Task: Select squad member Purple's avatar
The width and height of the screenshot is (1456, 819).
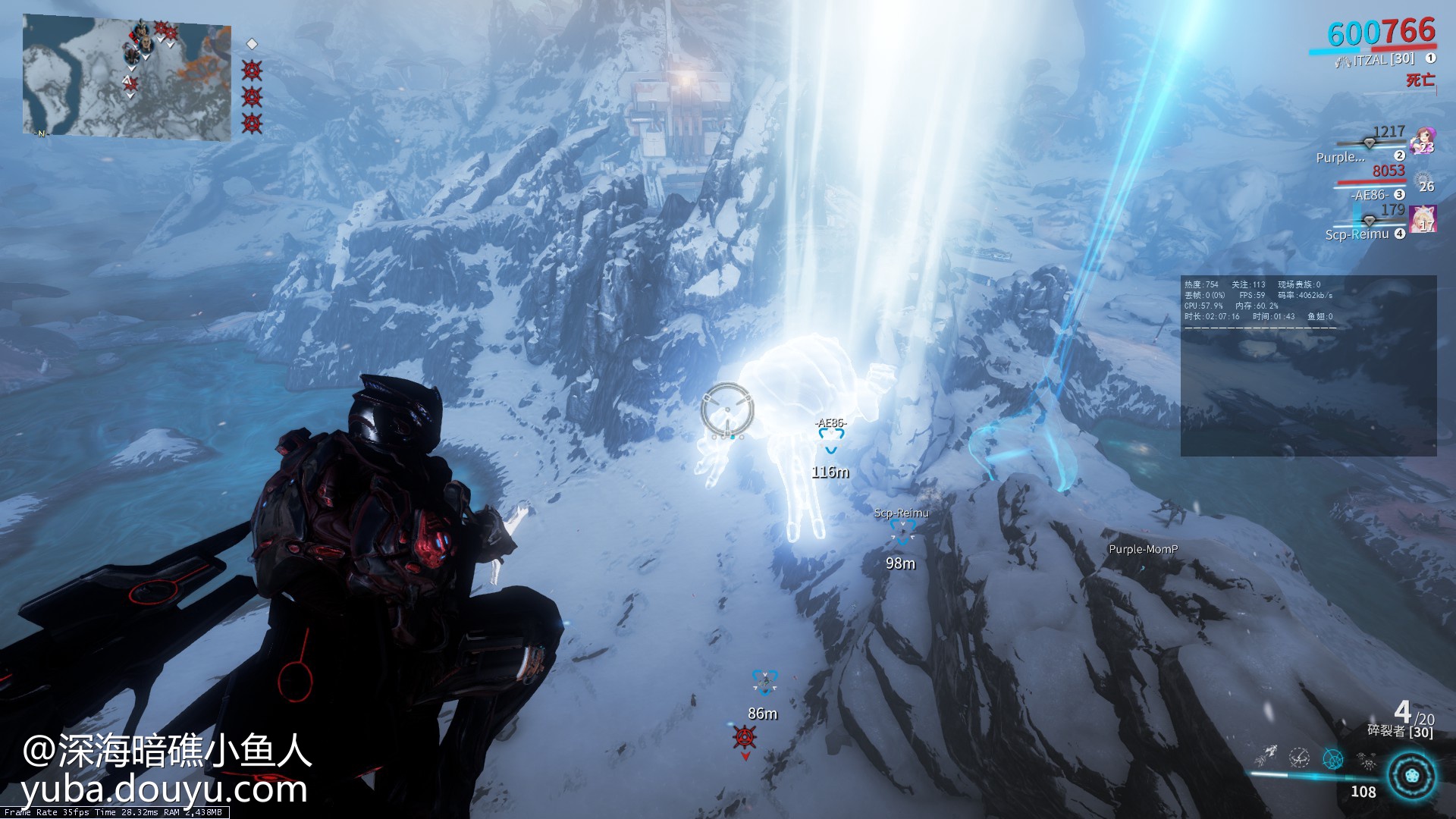Action: coord(1423,142)
